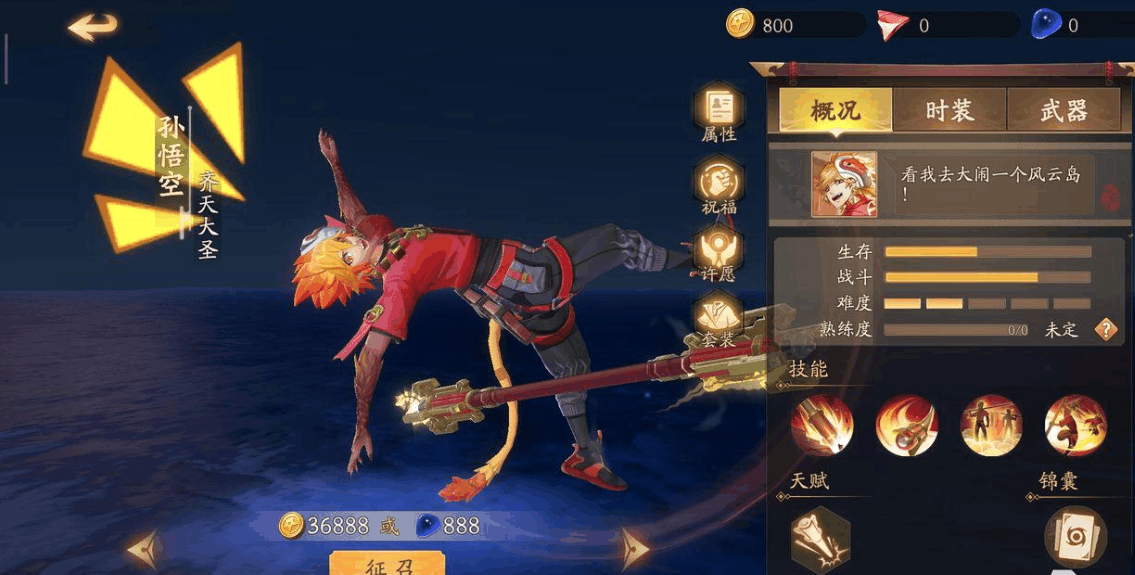Image resolution: width=1135 pixels, height=575 pixels.
Task: View the fourth skill with leaping monkey
Action: coord(1075,425)
